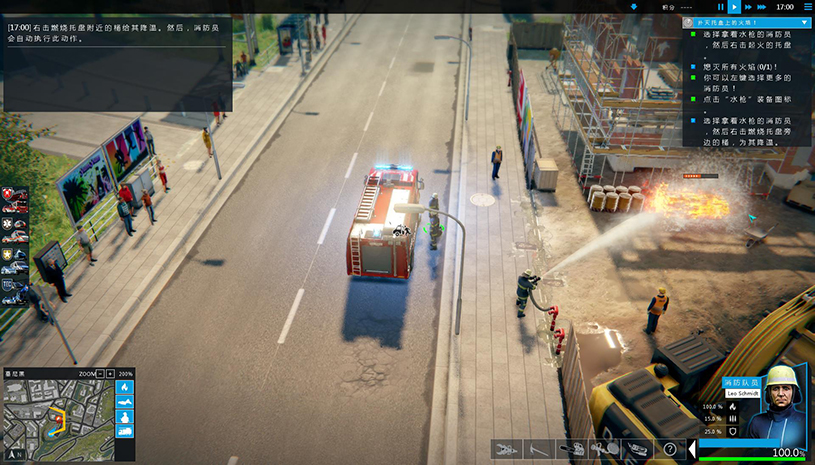Equip the fire axe tool
This screenshot has height=465, width=815.
point(539,449)
